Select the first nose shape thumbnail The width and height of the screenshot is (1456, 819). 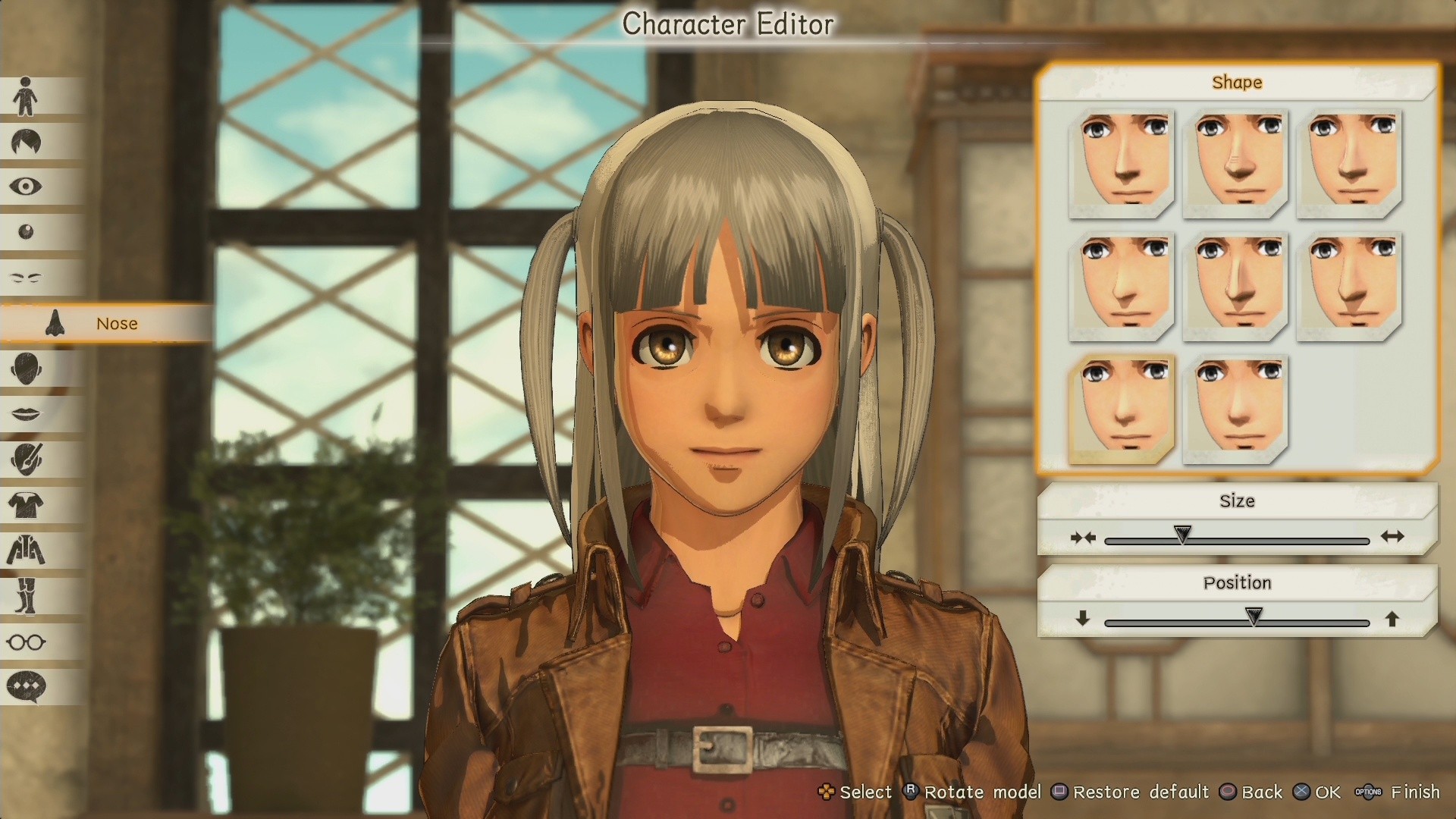(x=1122, y=163)
